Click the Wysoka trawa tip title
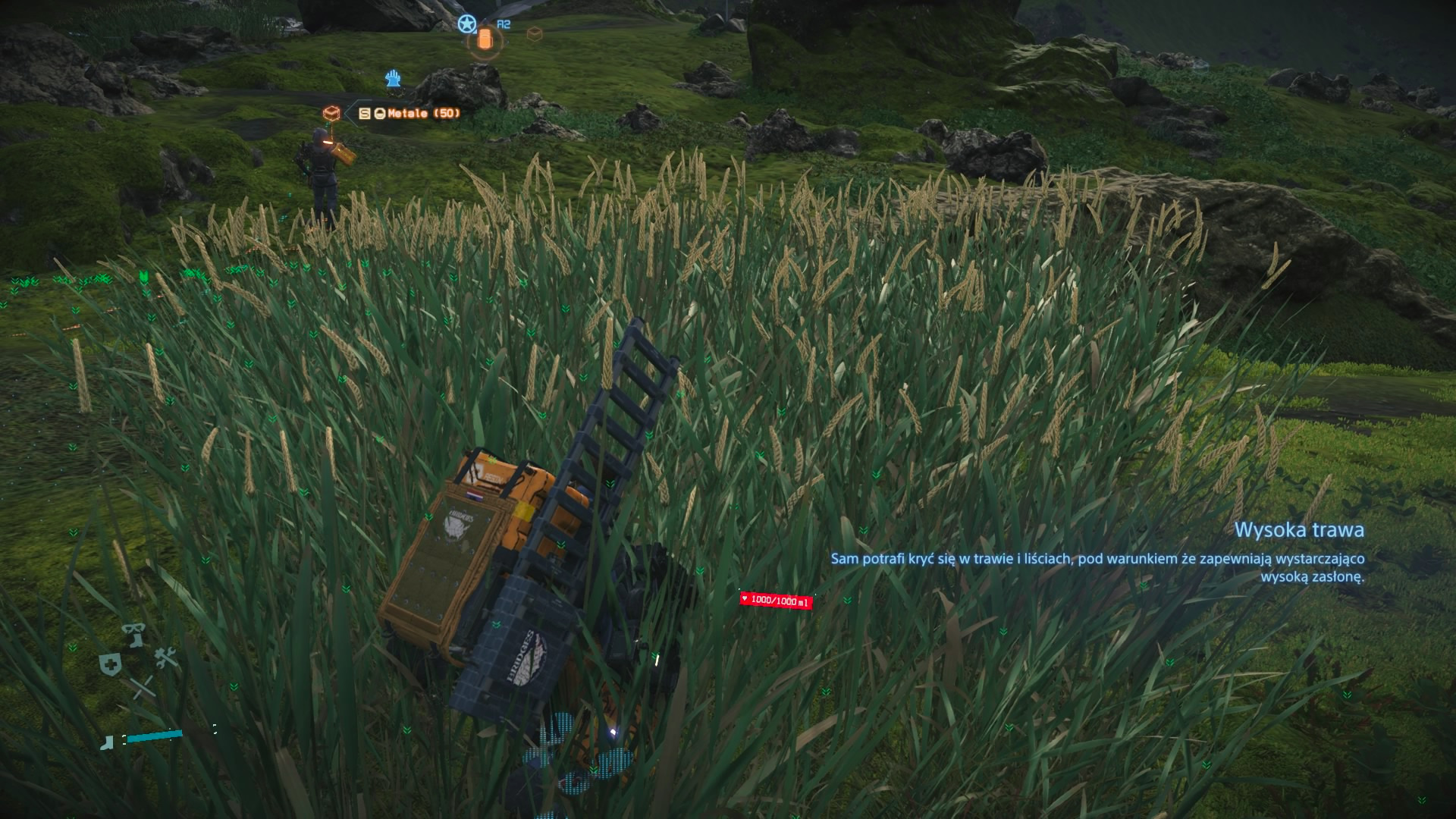The width and height of the screenshot is (1456, 819). pyautogui.click(x=1299, y=530)
